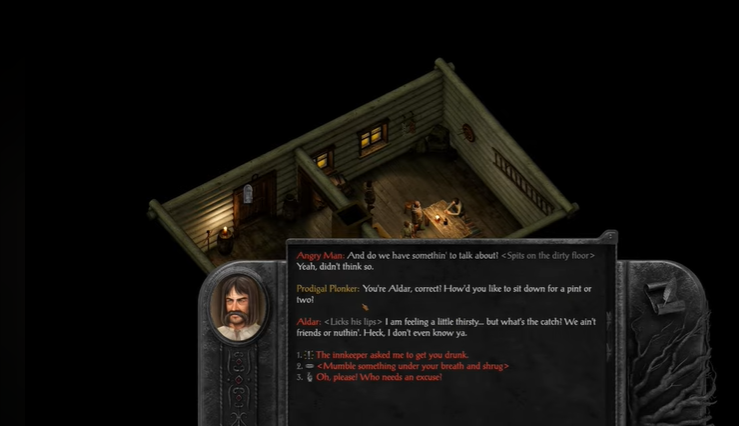Click Aldar's mustached portrait
Image resolution: width=739 pixels, height=426 pixels.
click(x=238, y=310)
